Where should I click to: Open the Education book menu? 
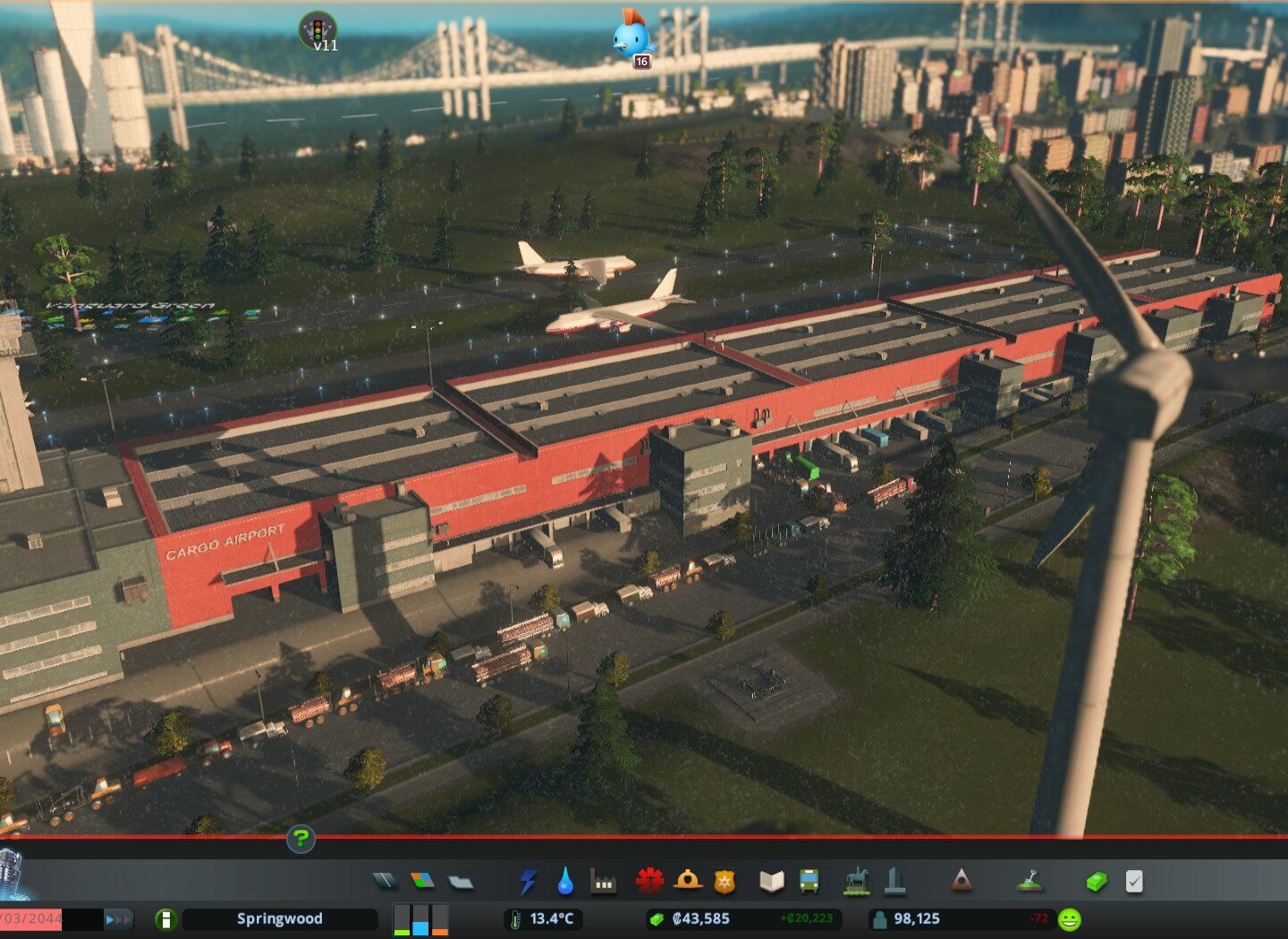coord(771,883)
